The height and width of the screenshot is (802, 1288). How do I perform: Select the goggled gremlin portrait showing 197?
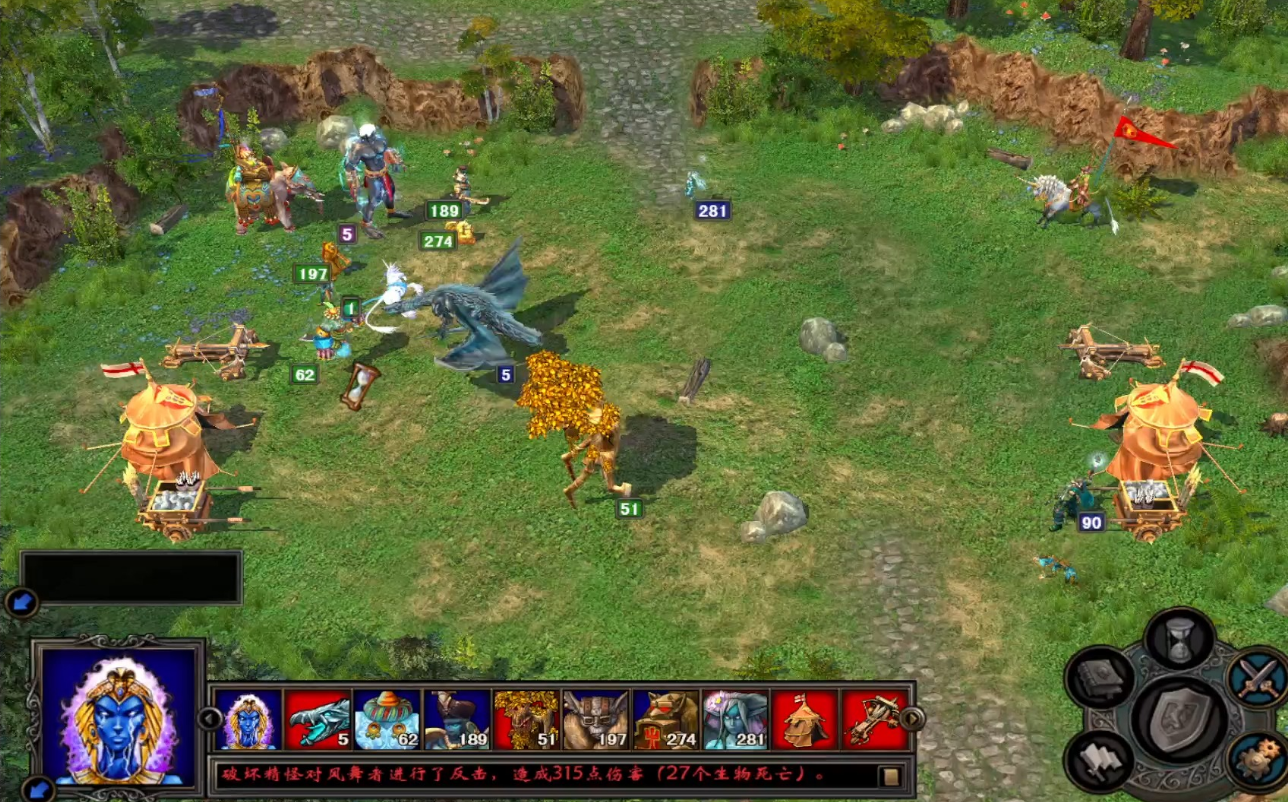597,720
